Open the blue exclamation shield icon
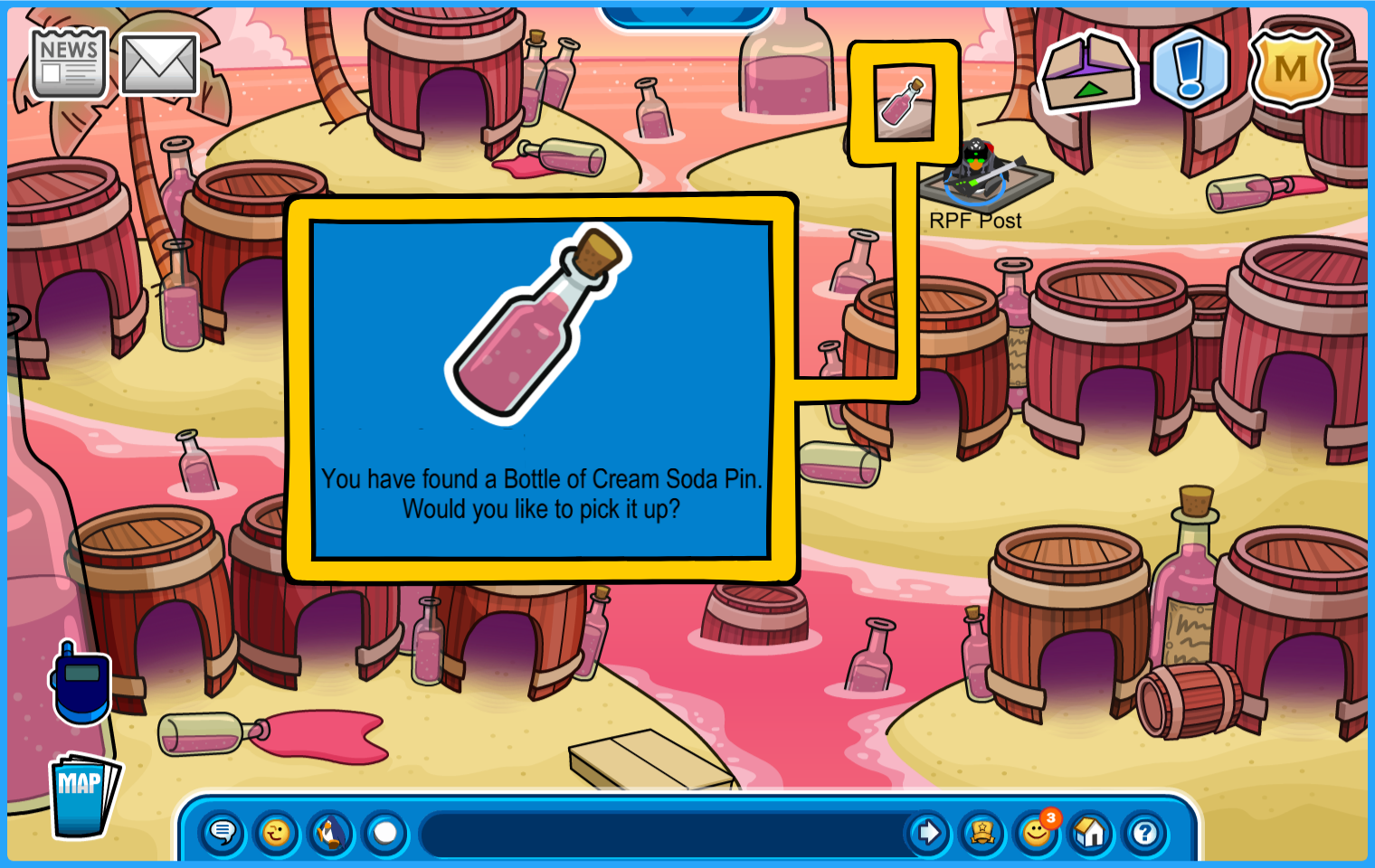This screenshot has width=1375, height=868. click(1190, 69)
